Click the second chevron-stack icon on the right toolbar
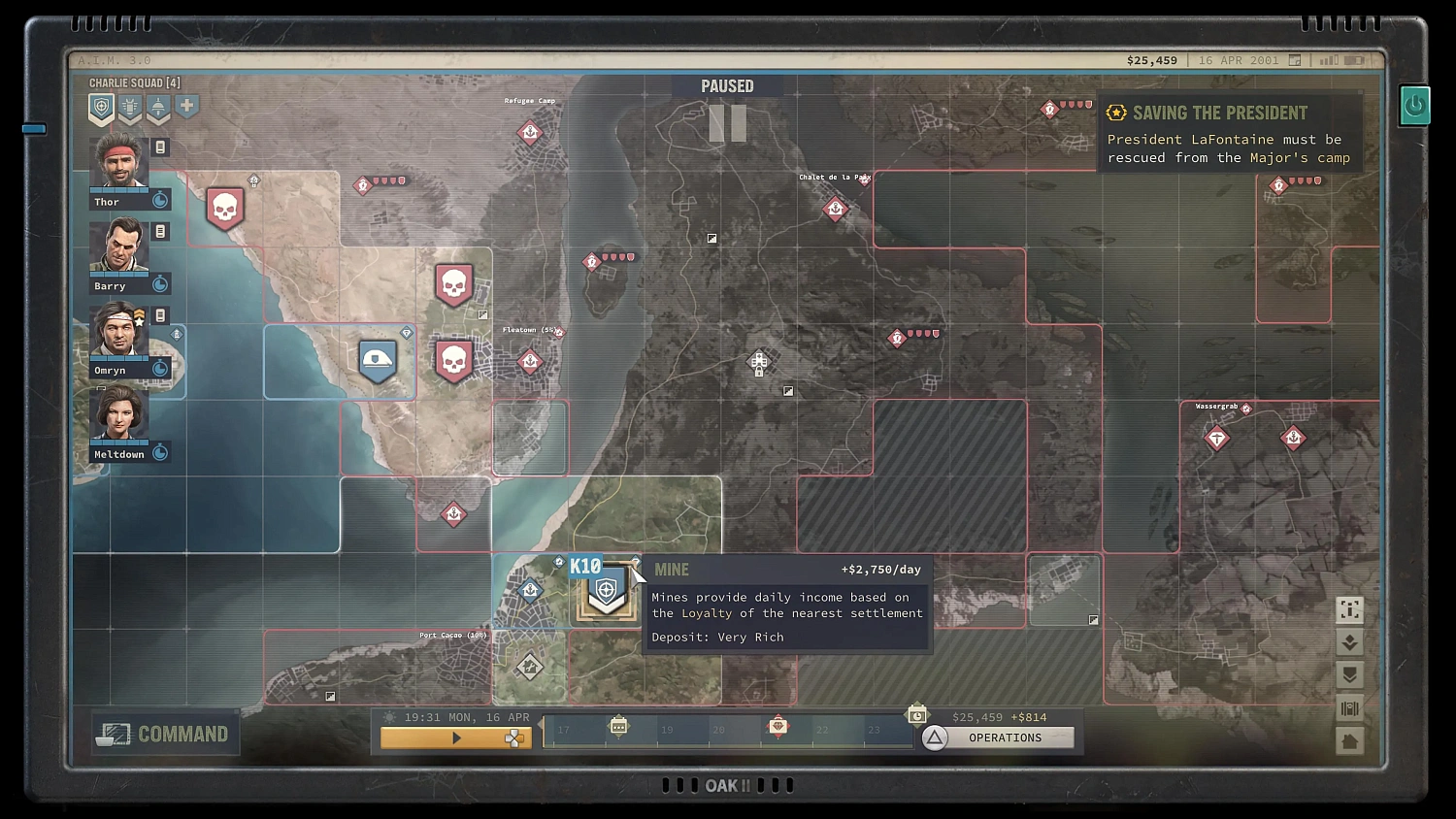 [1350, 675]
